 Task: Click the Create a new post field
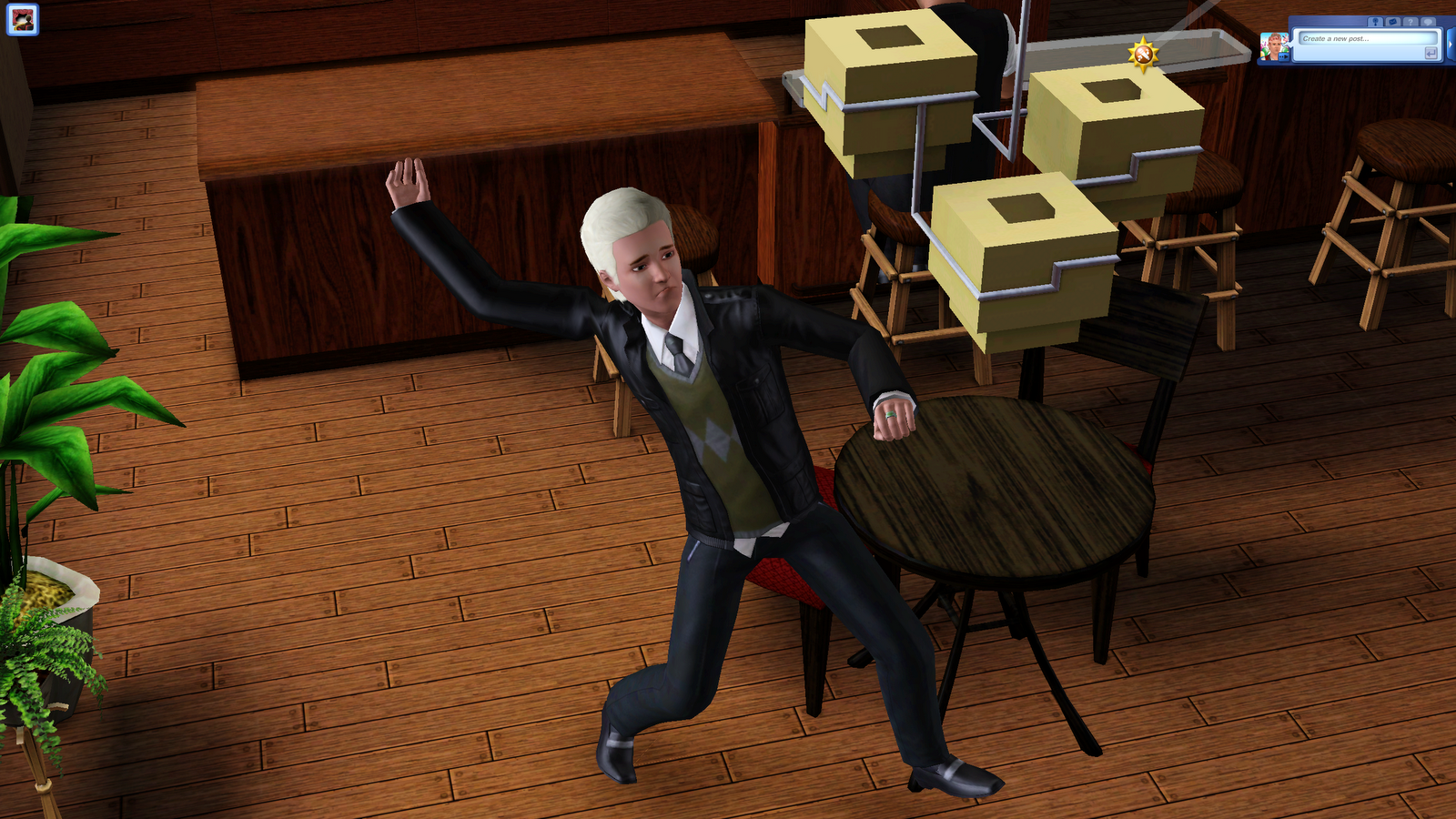pos(1365,39)
